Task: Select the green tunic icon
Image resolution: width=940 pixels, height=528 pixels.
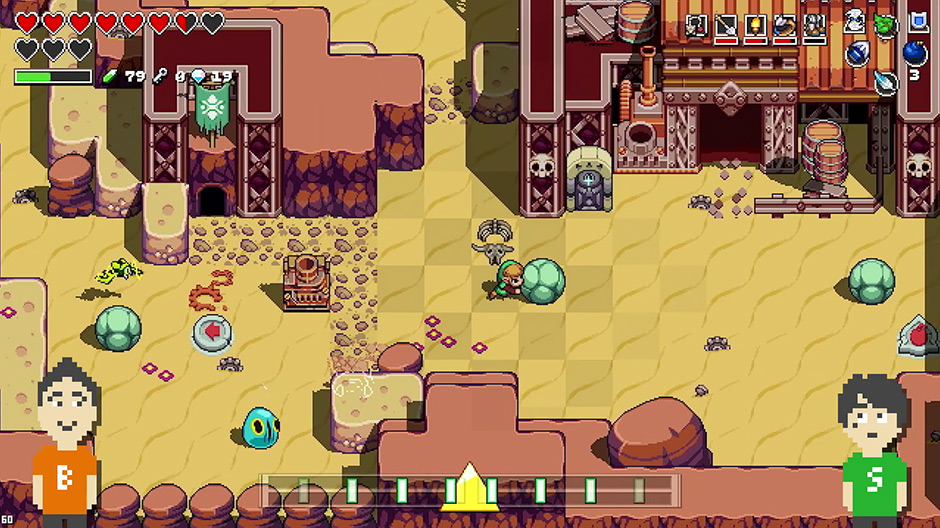Action: tap(885, 24)
